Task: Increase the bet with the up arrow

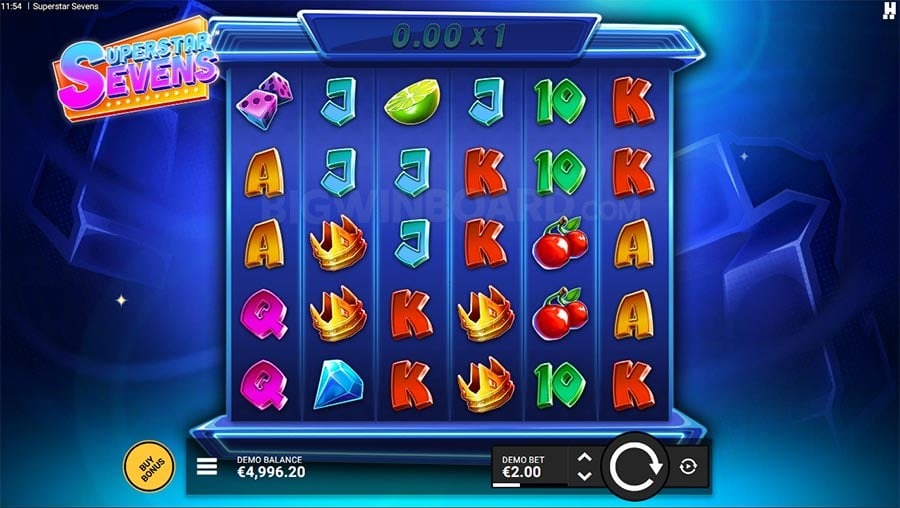Action: click(x=585, y=457)
